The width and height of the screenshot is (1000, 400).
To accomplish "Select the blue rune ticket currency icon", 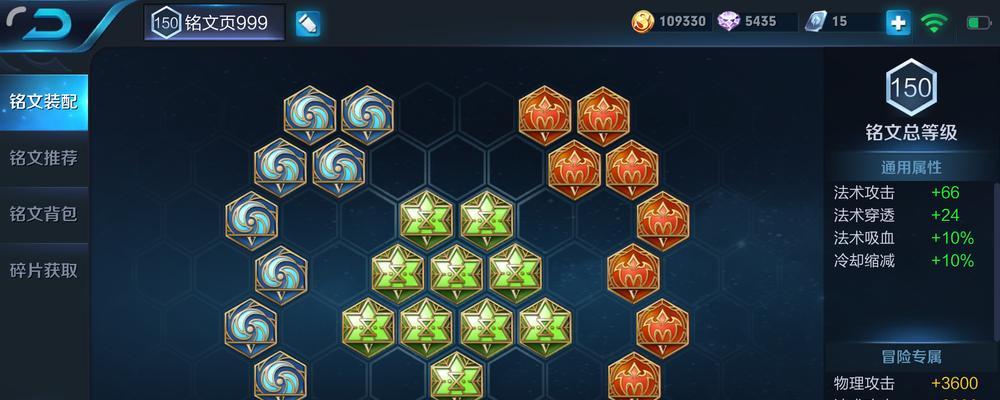I will pos(816,21).
